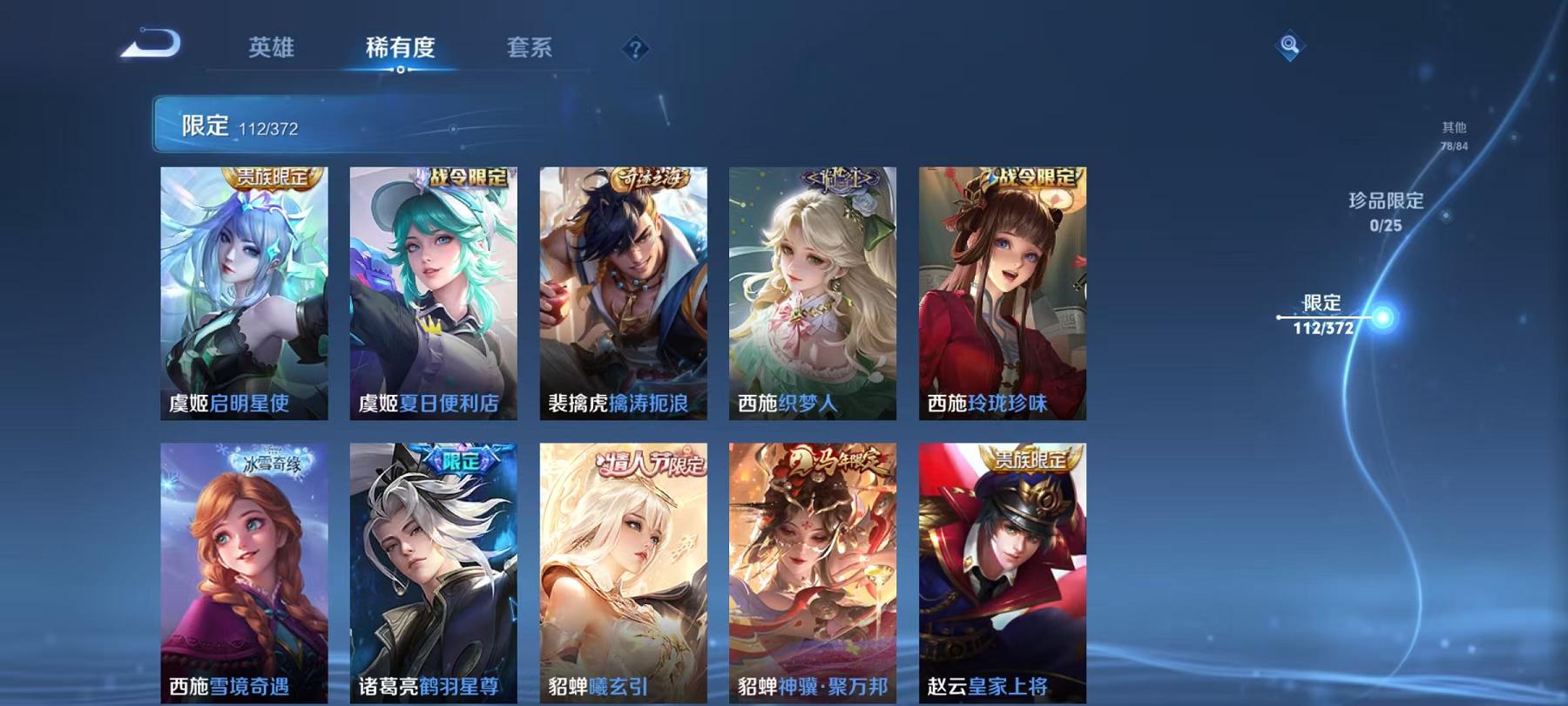Click the question mark help icon
Image resolution: width=1568 pixels, height=706 pixels.
635,48
